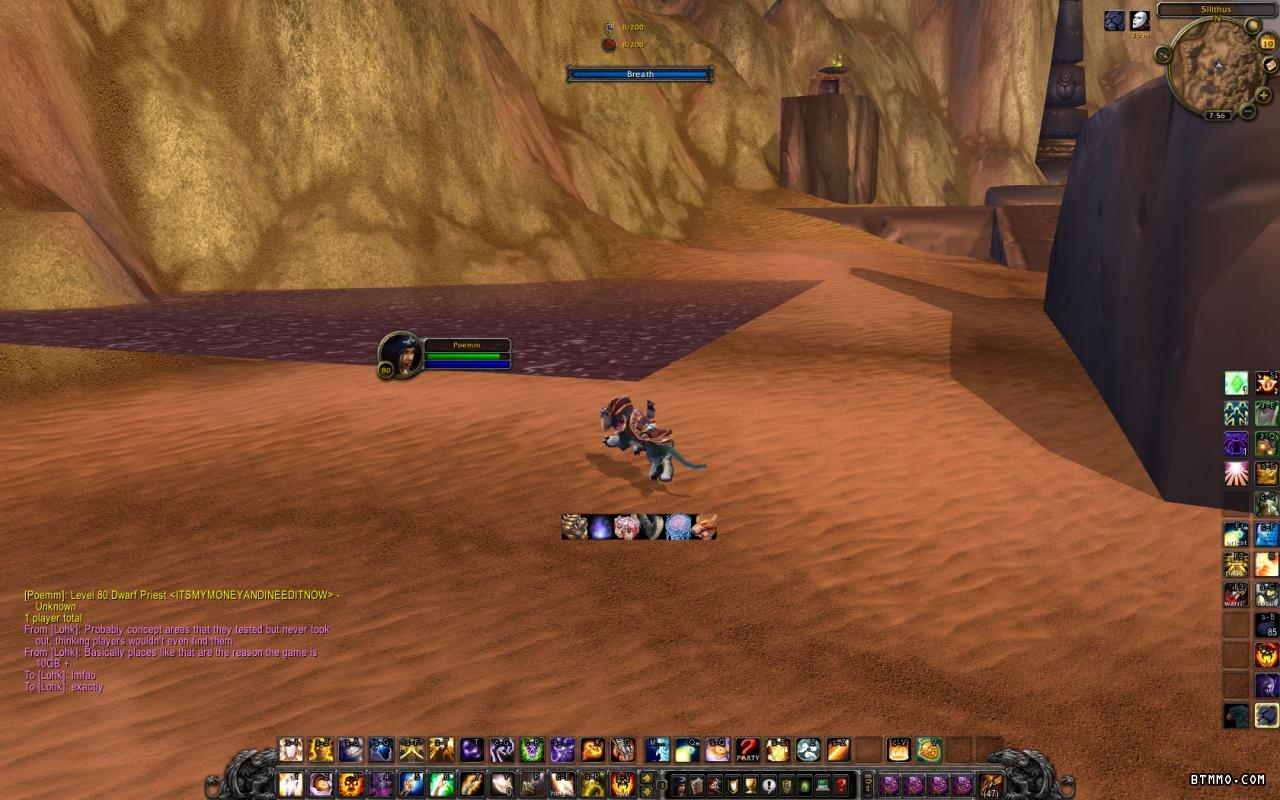Screen dimensions: 1280x800
Task: Select Poemm's player portrait
Action: (399, 352)
